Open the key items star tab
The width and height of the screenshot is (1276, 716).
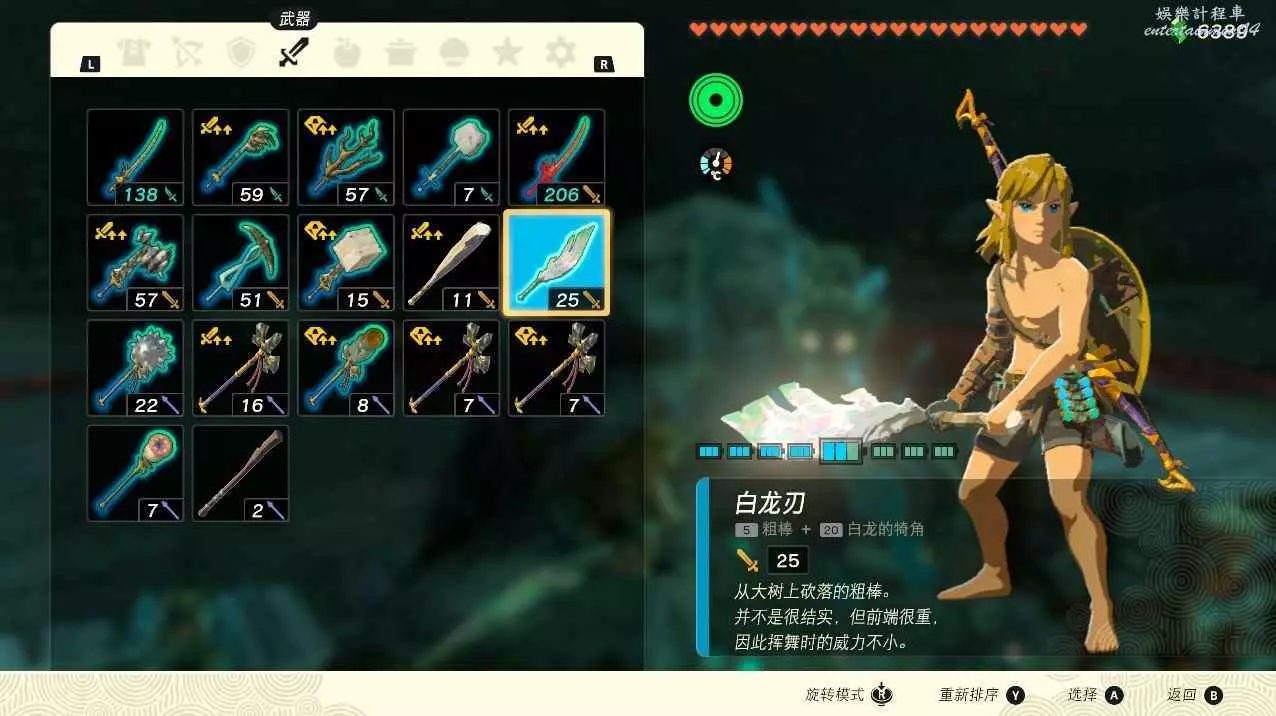507,52
